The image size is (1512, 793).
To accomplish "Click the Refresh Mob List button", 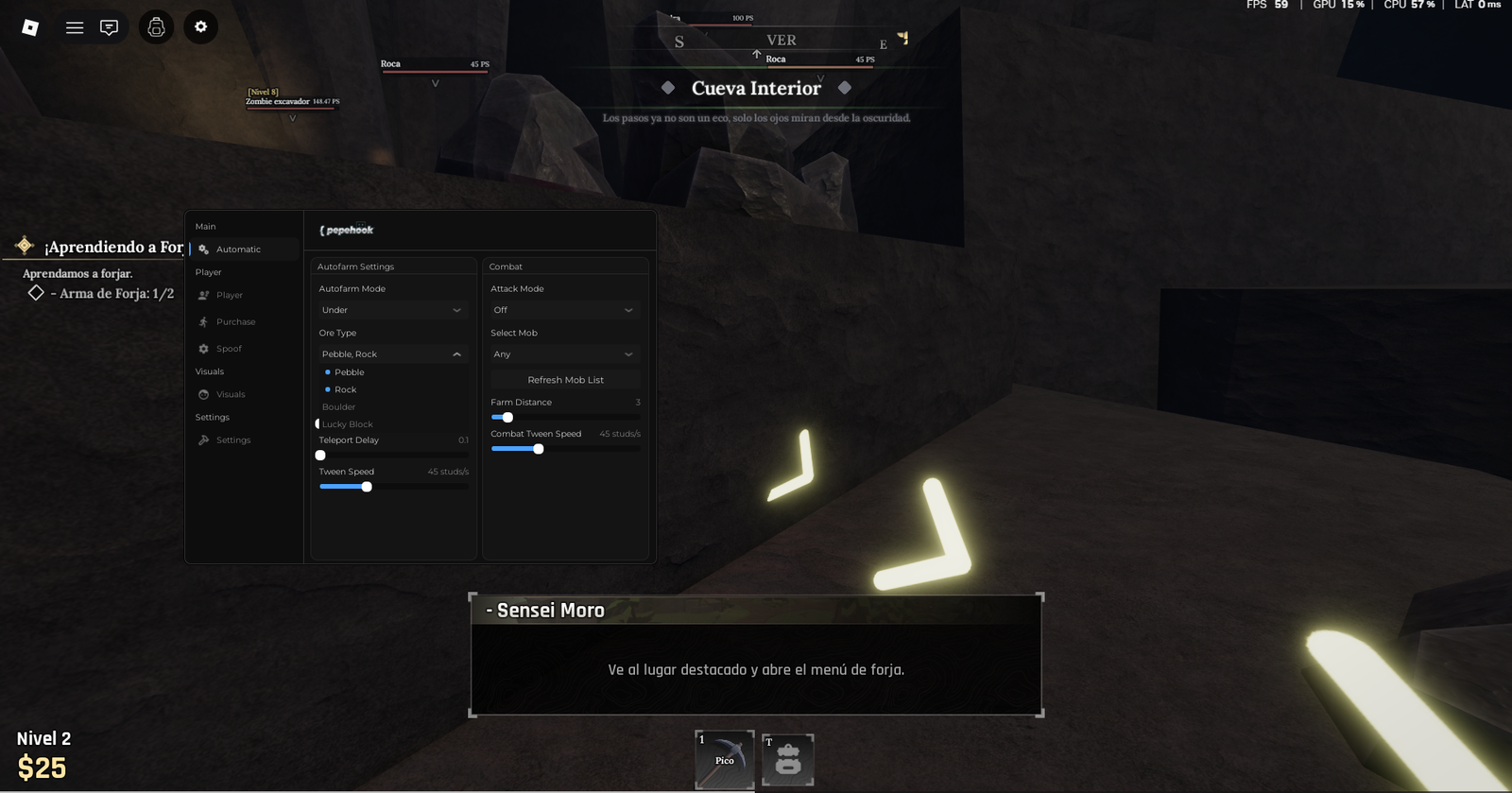I will click(x=565, y=379).
